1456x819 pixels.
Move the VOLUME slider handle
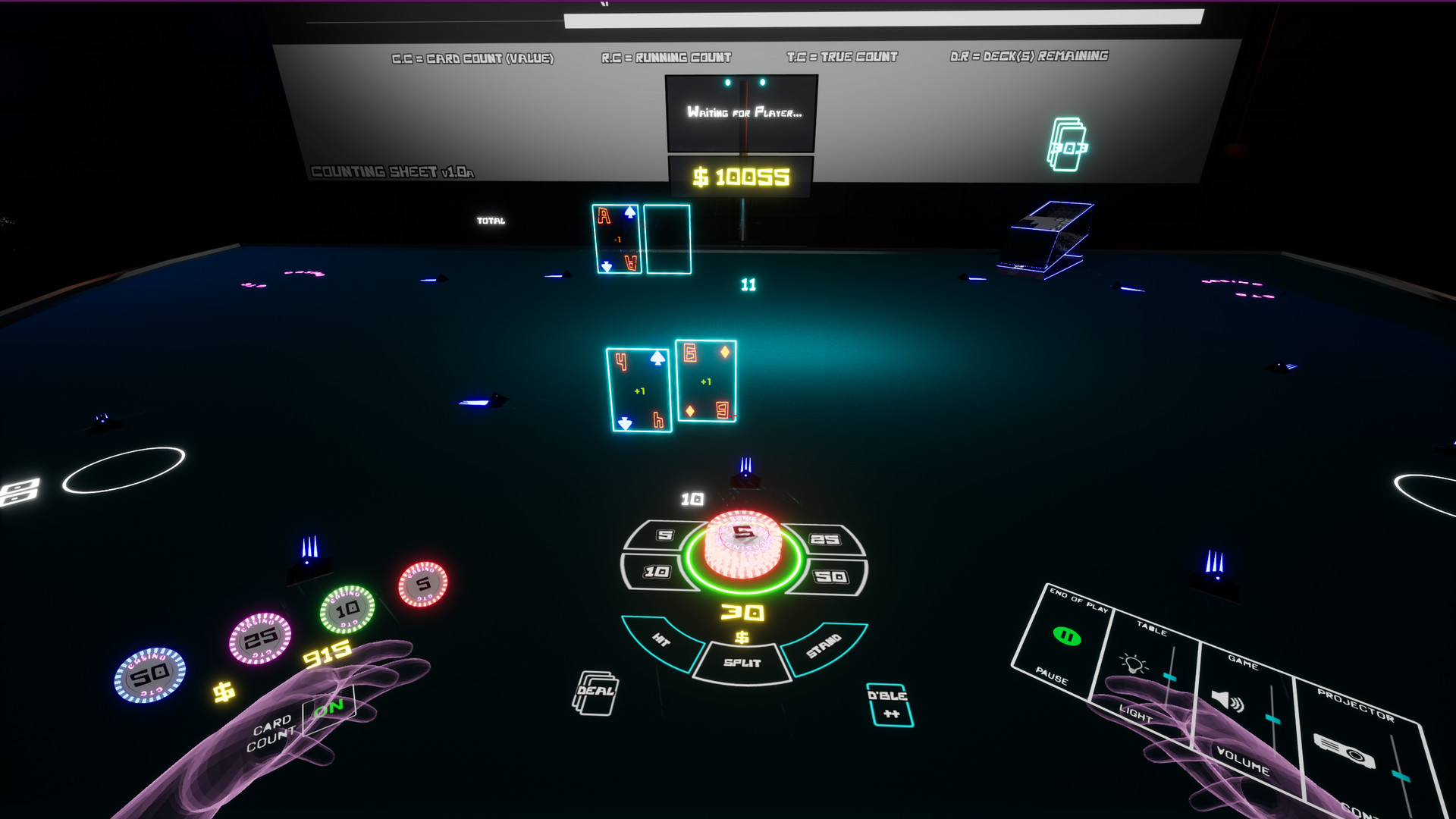(x=1272, y=718)
